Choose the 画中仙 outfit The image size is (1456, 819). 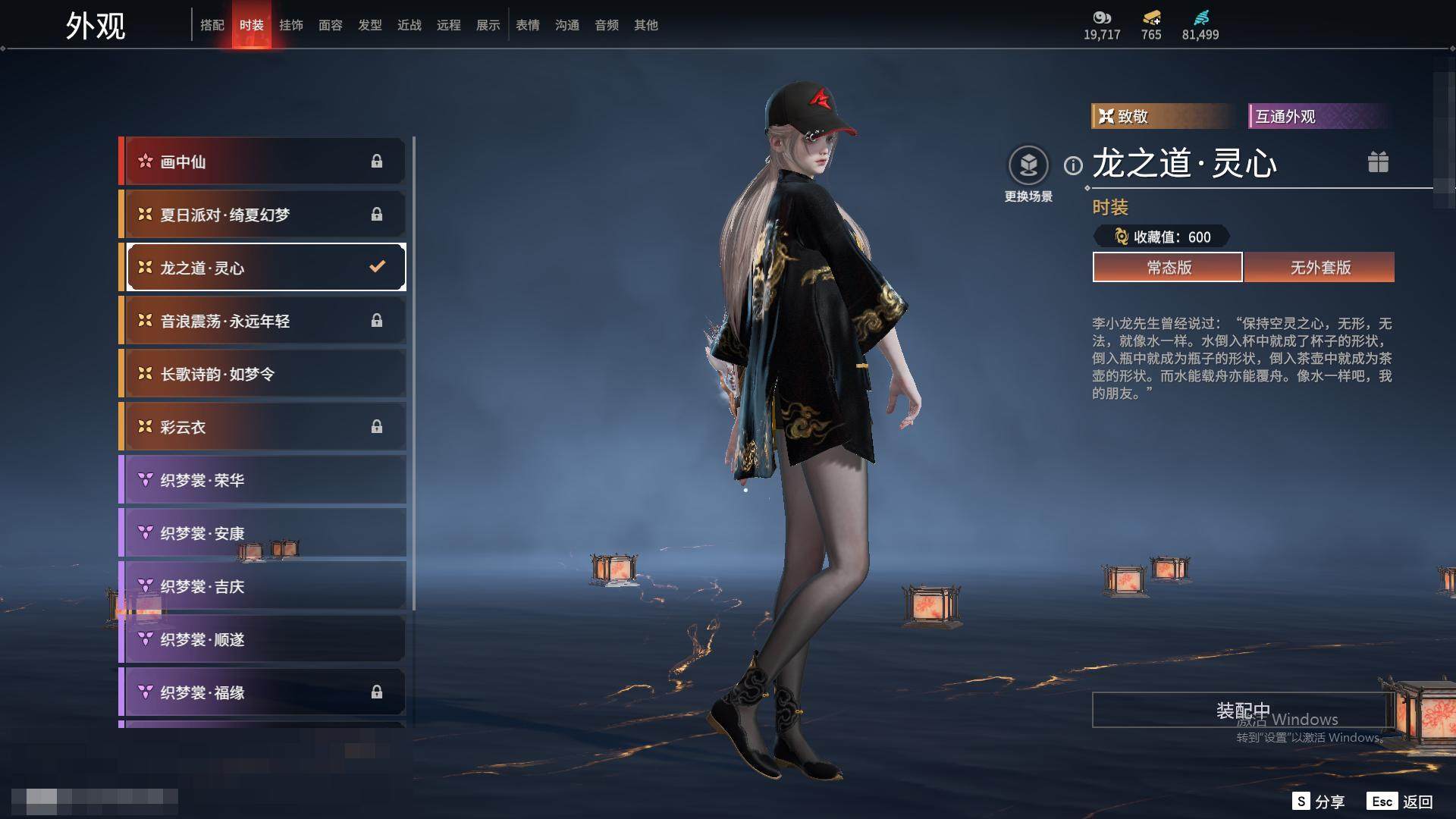[263, 162]
